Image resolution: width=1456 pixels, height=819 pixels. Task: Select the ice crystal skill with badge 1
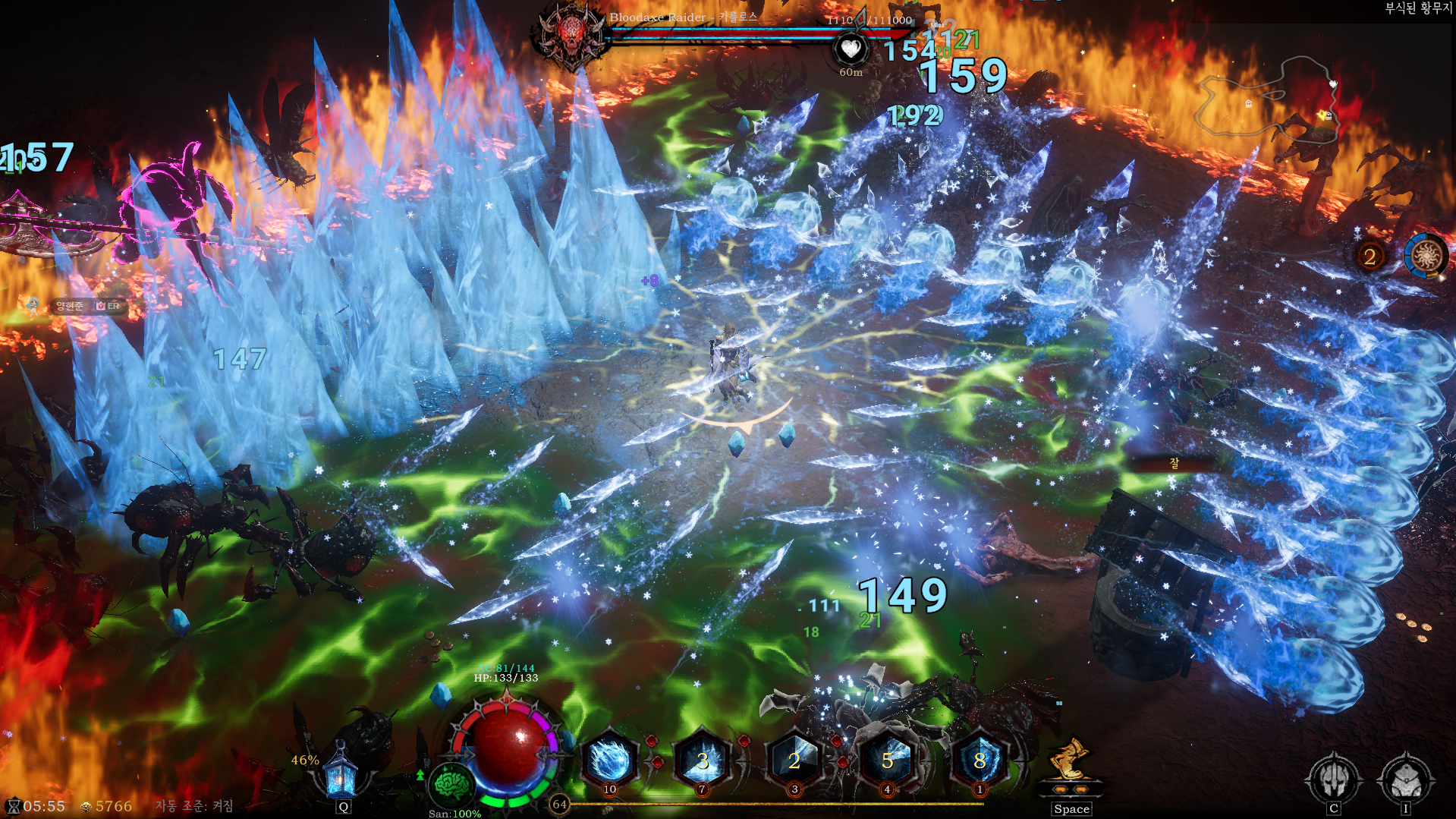coord(980,761)
